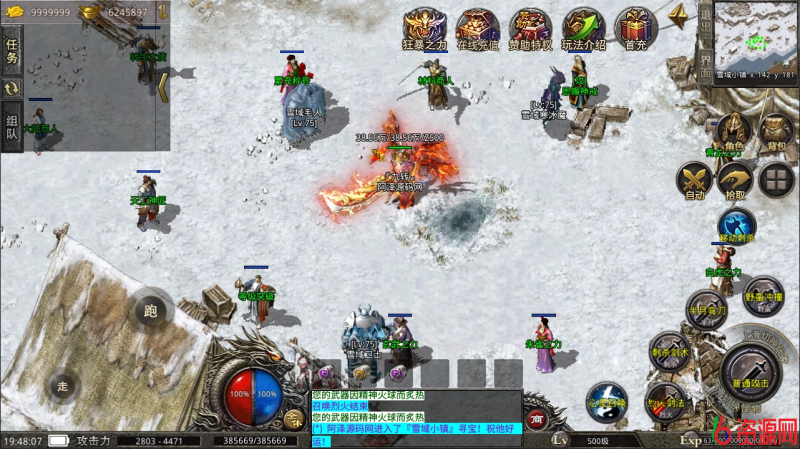
Task: Open the 任务 quest tab
Action: [x=12, y=51]
